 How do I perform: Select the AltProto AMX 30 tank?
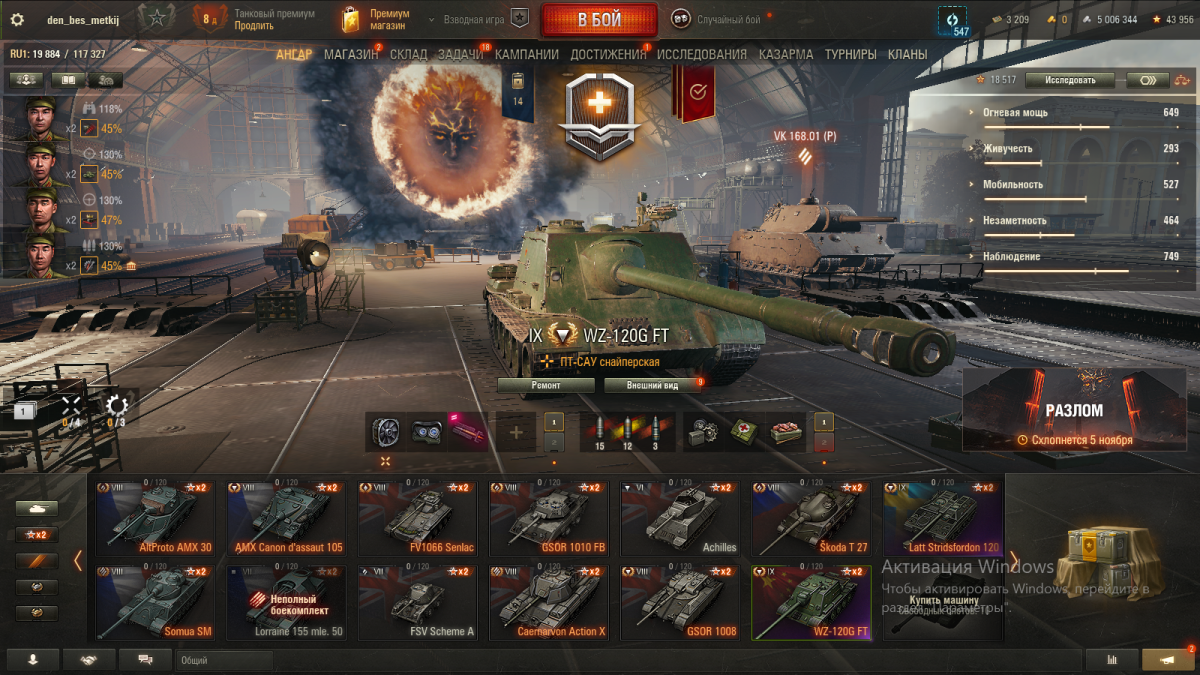pyautogui.click(x=155, y=518)
